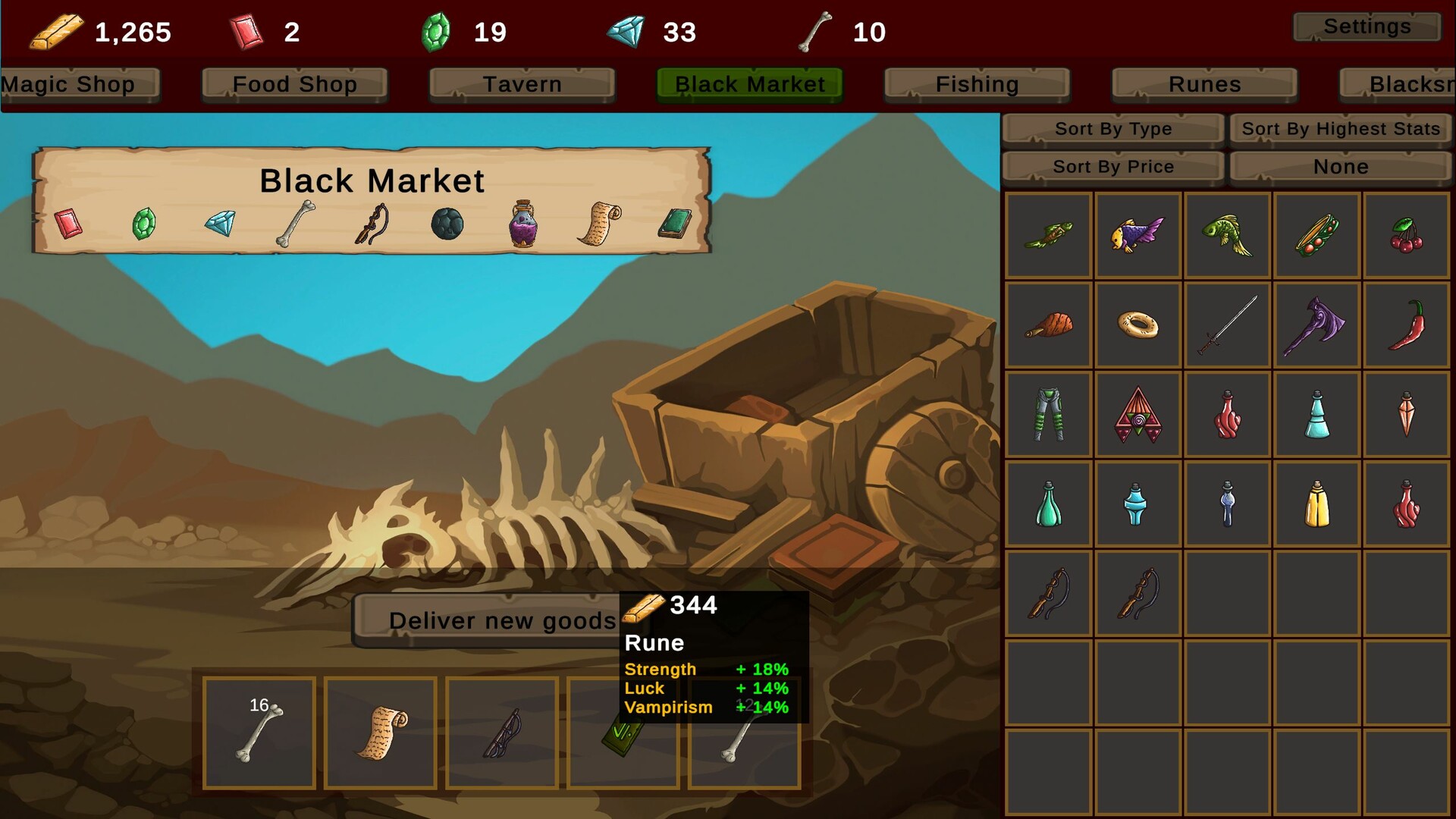
Task: Select a fishing rod from the inventory
Action: 1047,592
